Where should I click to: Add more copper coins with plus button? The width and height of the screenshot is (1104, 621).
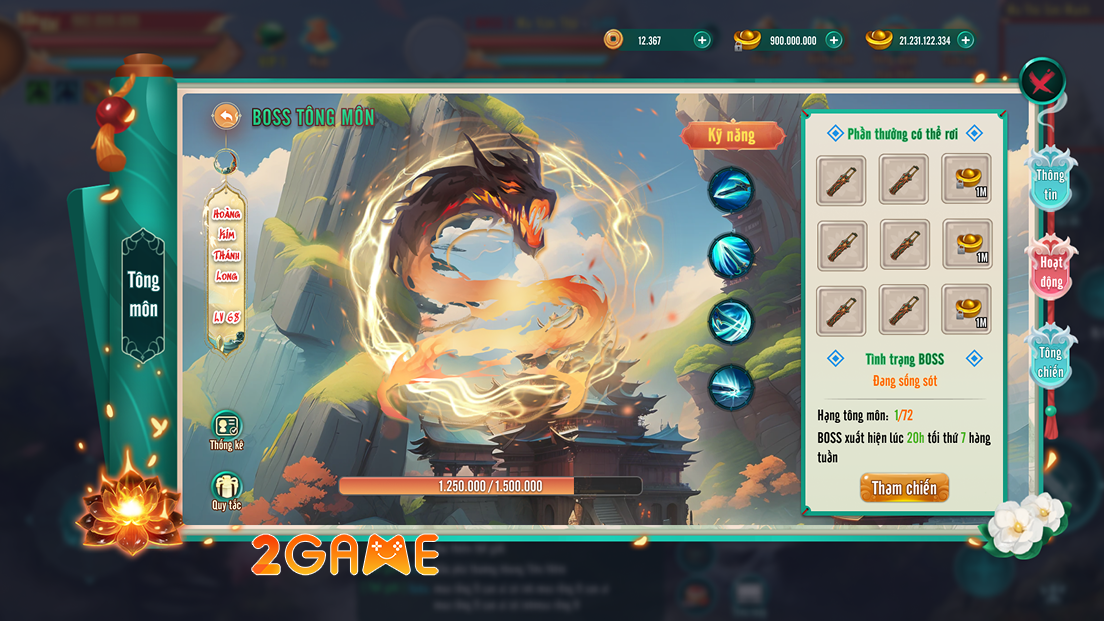[702, 40]
